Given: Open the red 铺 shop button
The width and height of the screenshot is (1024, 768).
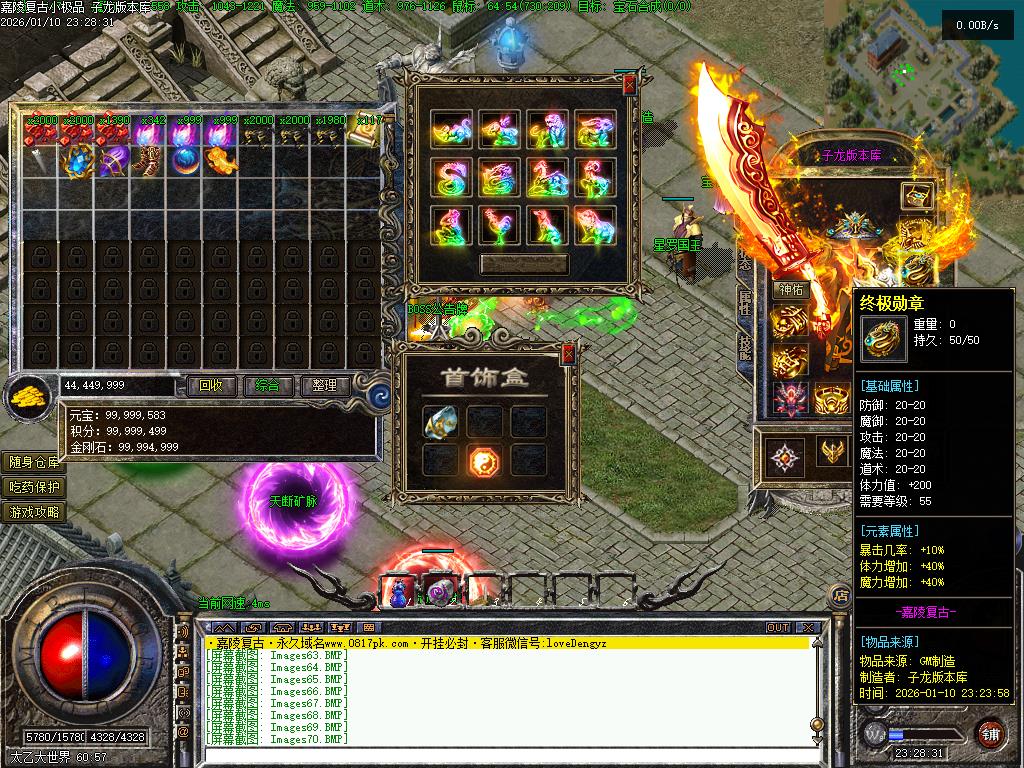Looking at the screenshot, I should [x=989, y=733].
